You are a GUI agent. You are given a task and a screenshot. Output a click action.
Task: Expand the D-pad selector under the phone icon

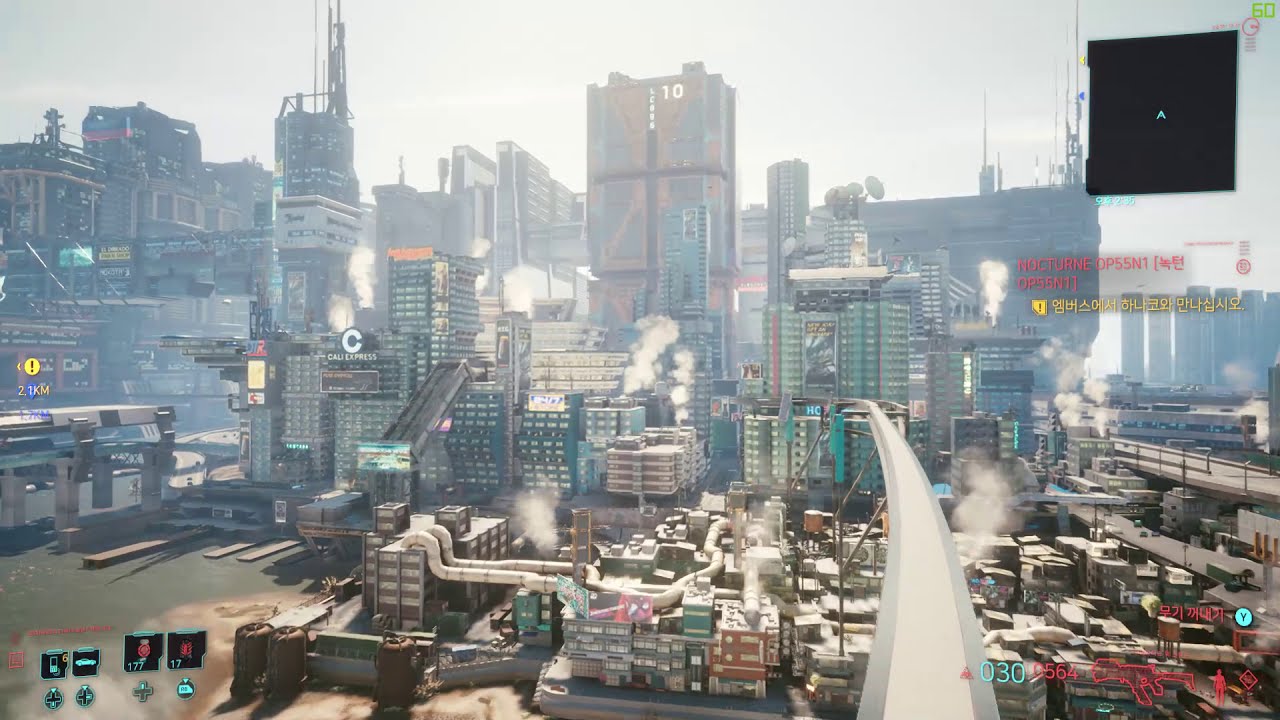click(53, 697)
